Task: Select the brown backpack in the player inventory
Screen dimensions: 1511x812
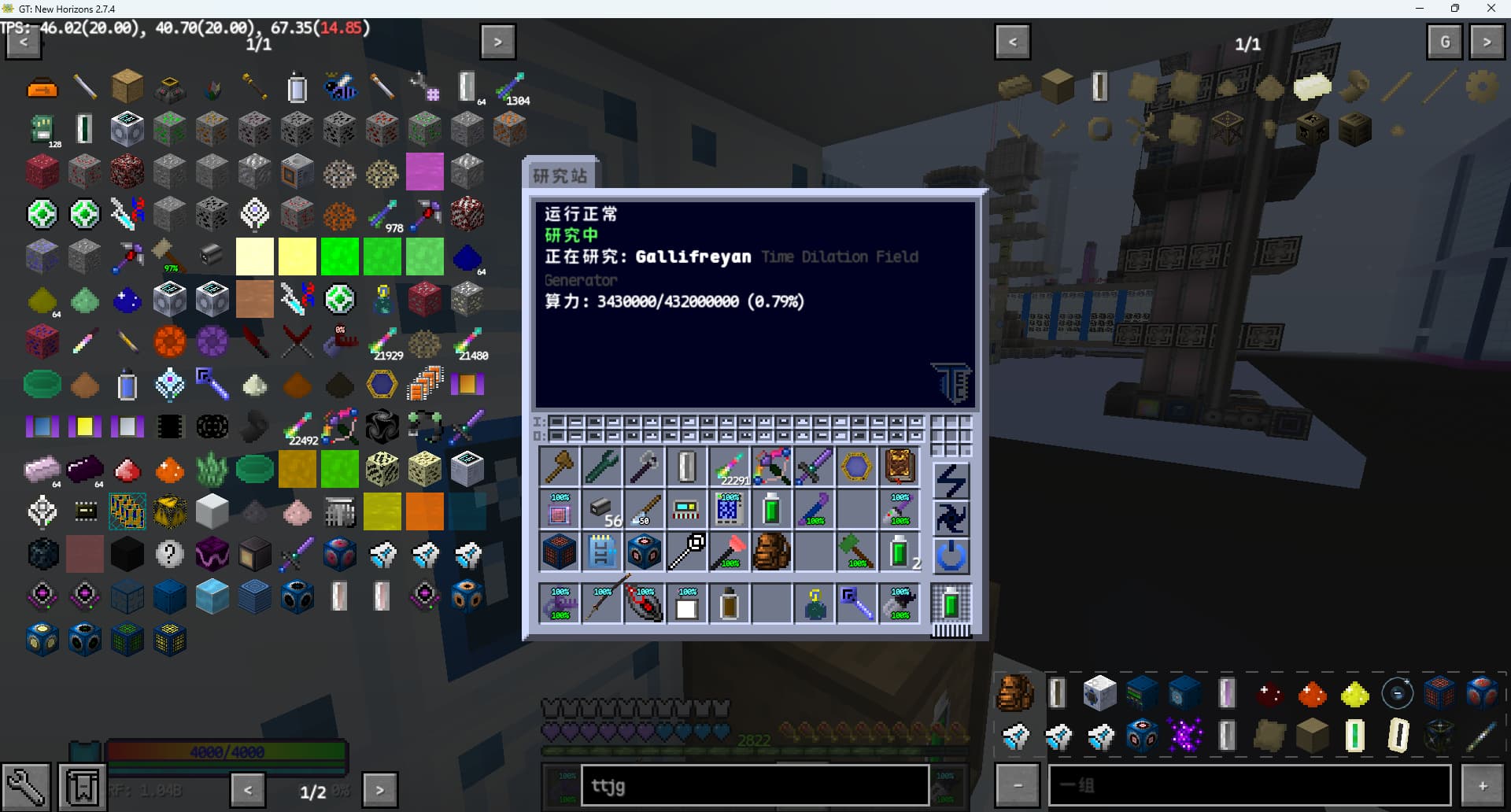Action: [771, 552]
